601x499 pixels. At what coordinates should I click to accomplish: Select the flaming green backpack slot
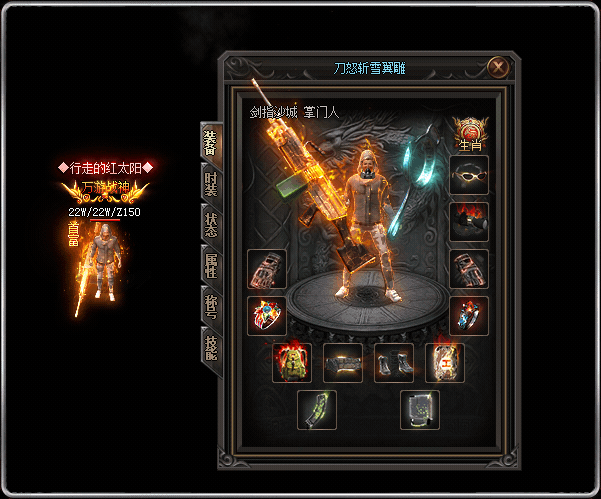coord(292,363)
